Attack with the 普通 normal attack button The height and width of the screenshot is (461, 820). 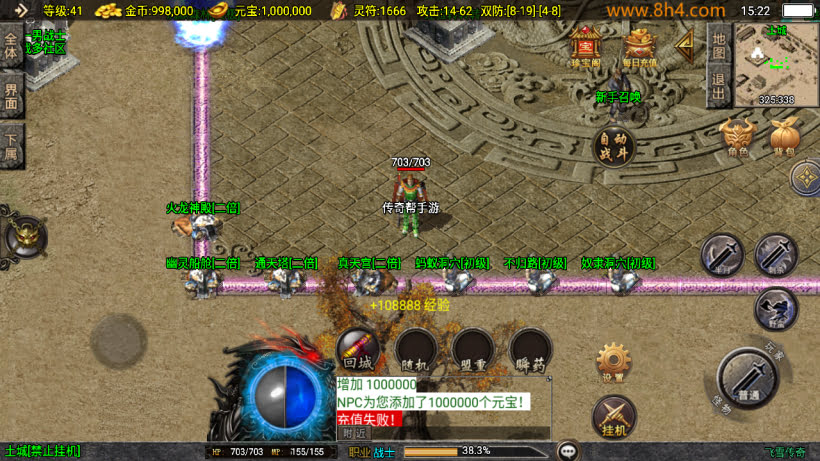[x=747, y=378]
